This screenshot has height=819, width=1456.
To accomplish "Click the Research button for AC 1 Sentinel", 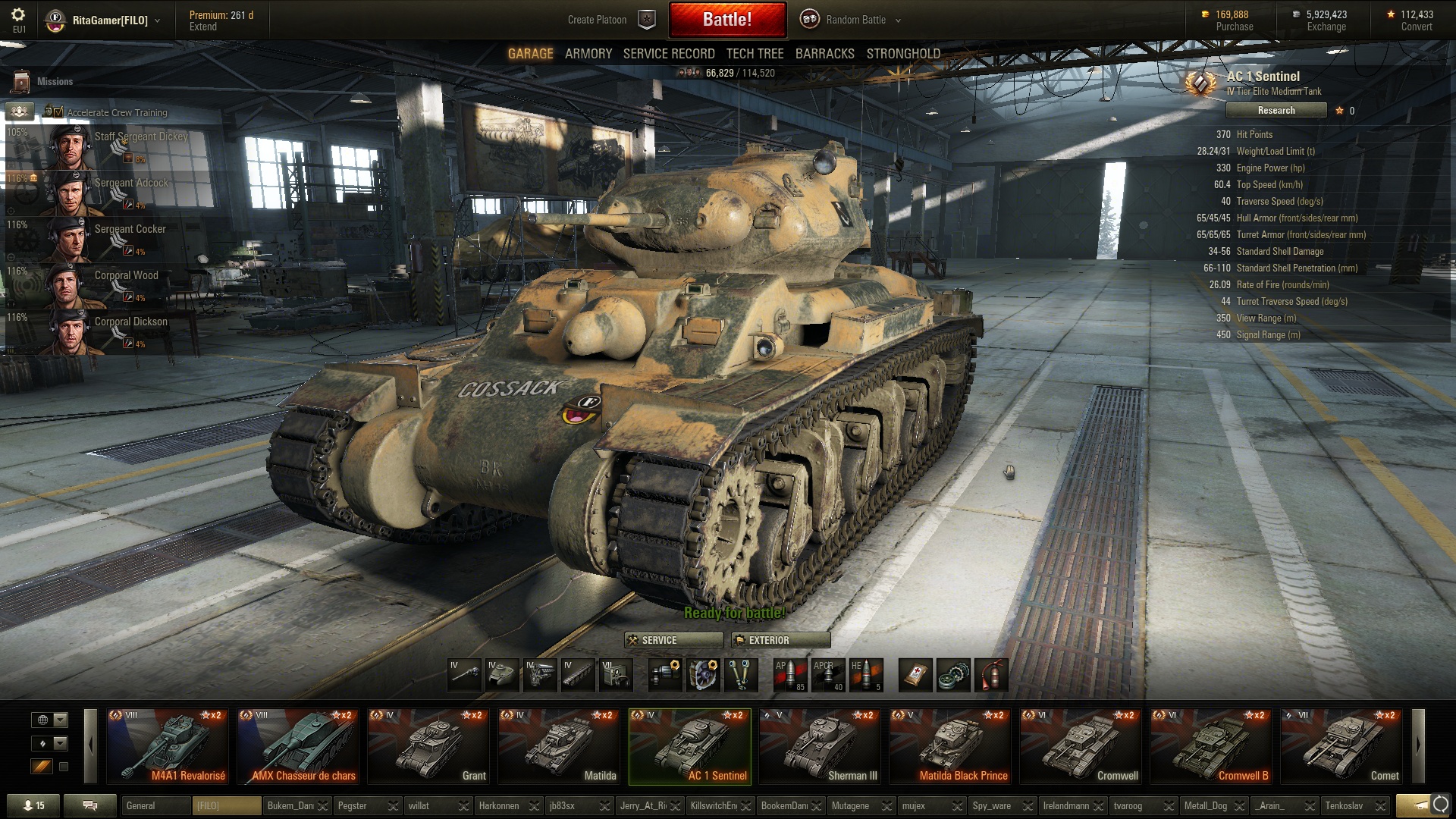I will pos(1276,111).
